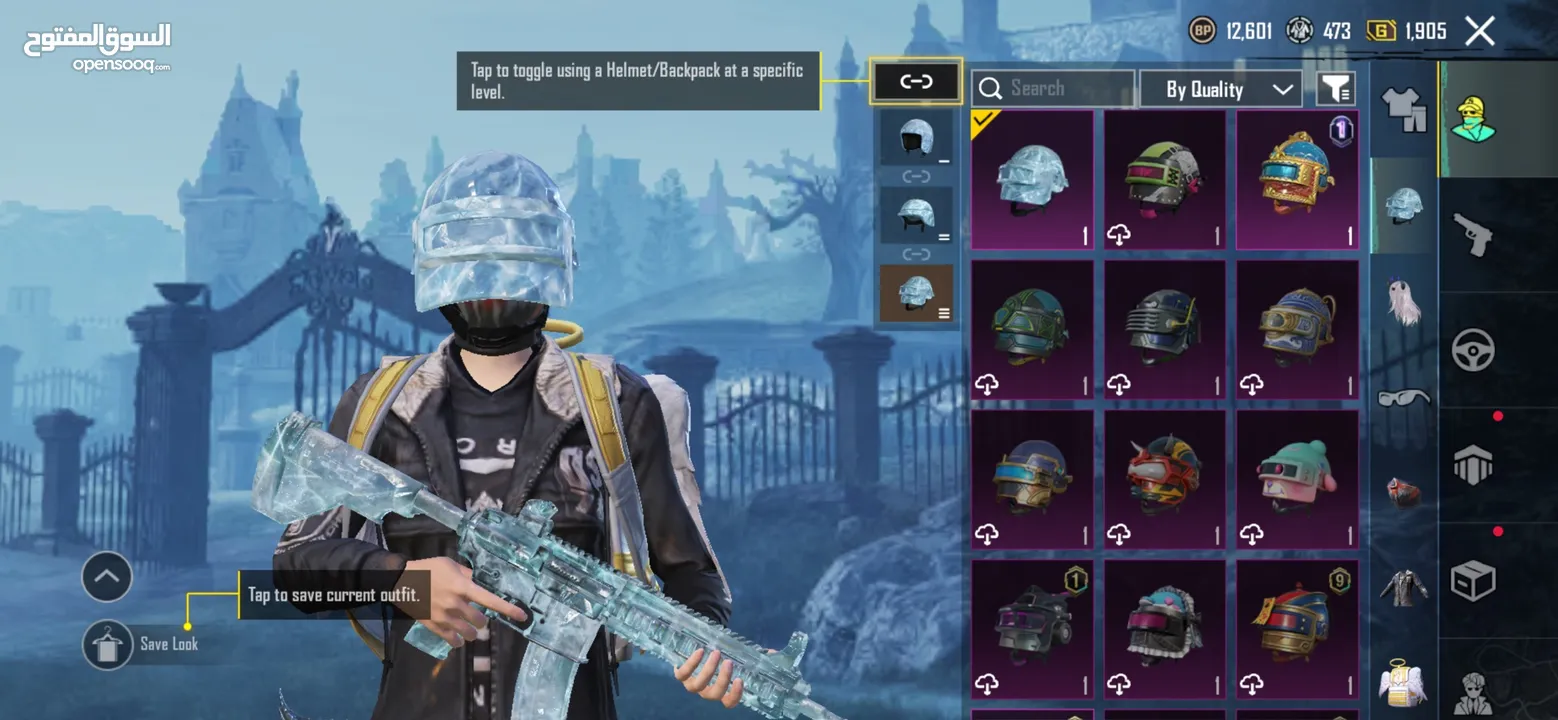Open the filter options icon

tap(1335, 89)
